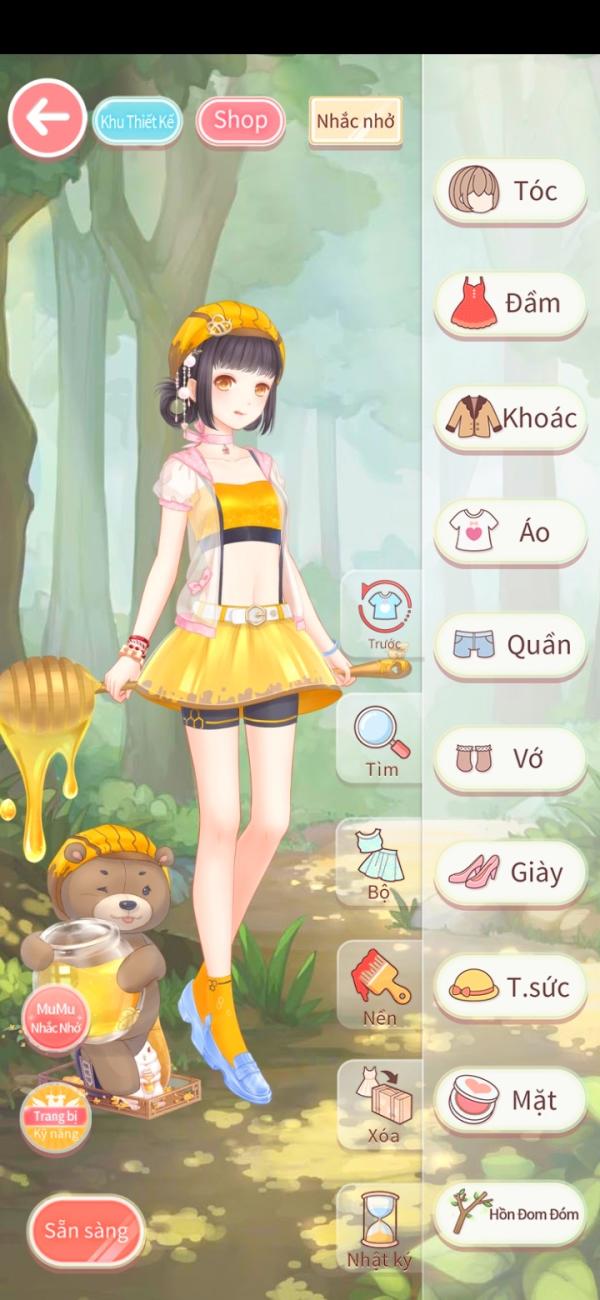600x1300 pixels.
Task: Switch to the Áo top category
Action: click(x=510, y=532)
